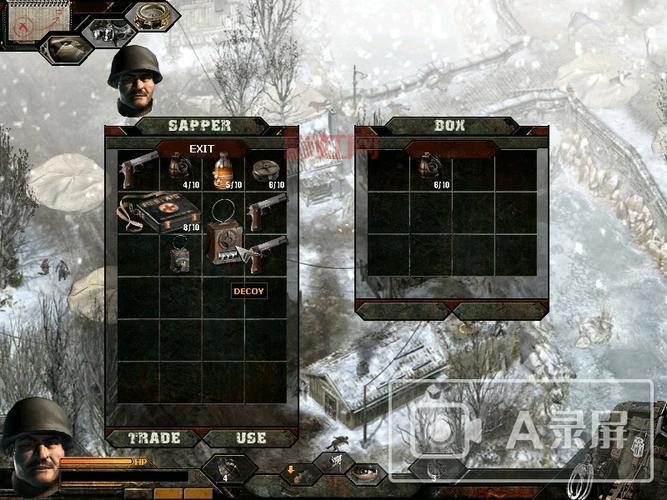
Task: Select the small detonator device item
Action: point(180,256)
